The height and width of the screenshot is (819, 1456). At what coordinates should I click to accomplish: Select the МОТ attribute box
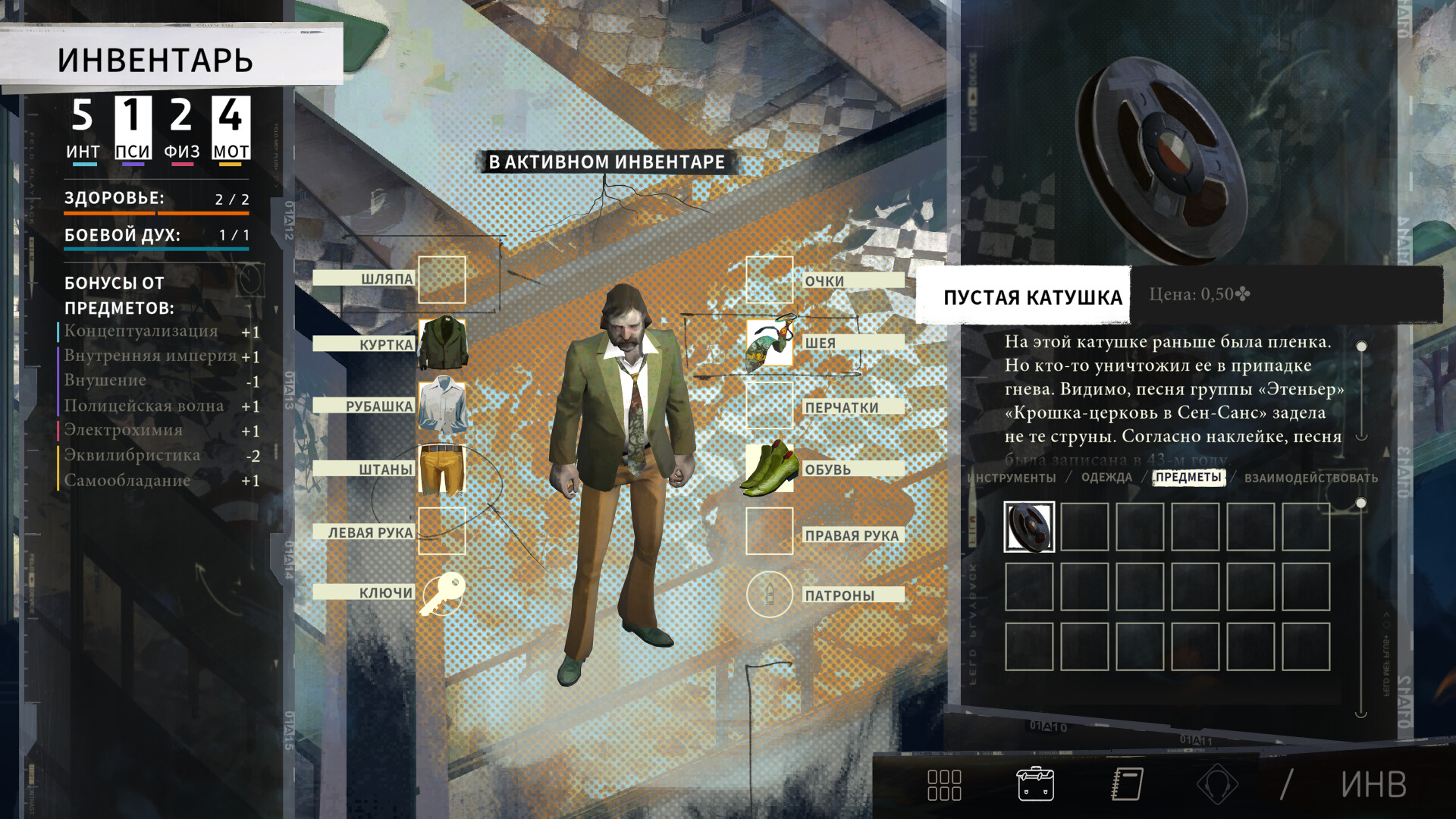pos(231,128)
